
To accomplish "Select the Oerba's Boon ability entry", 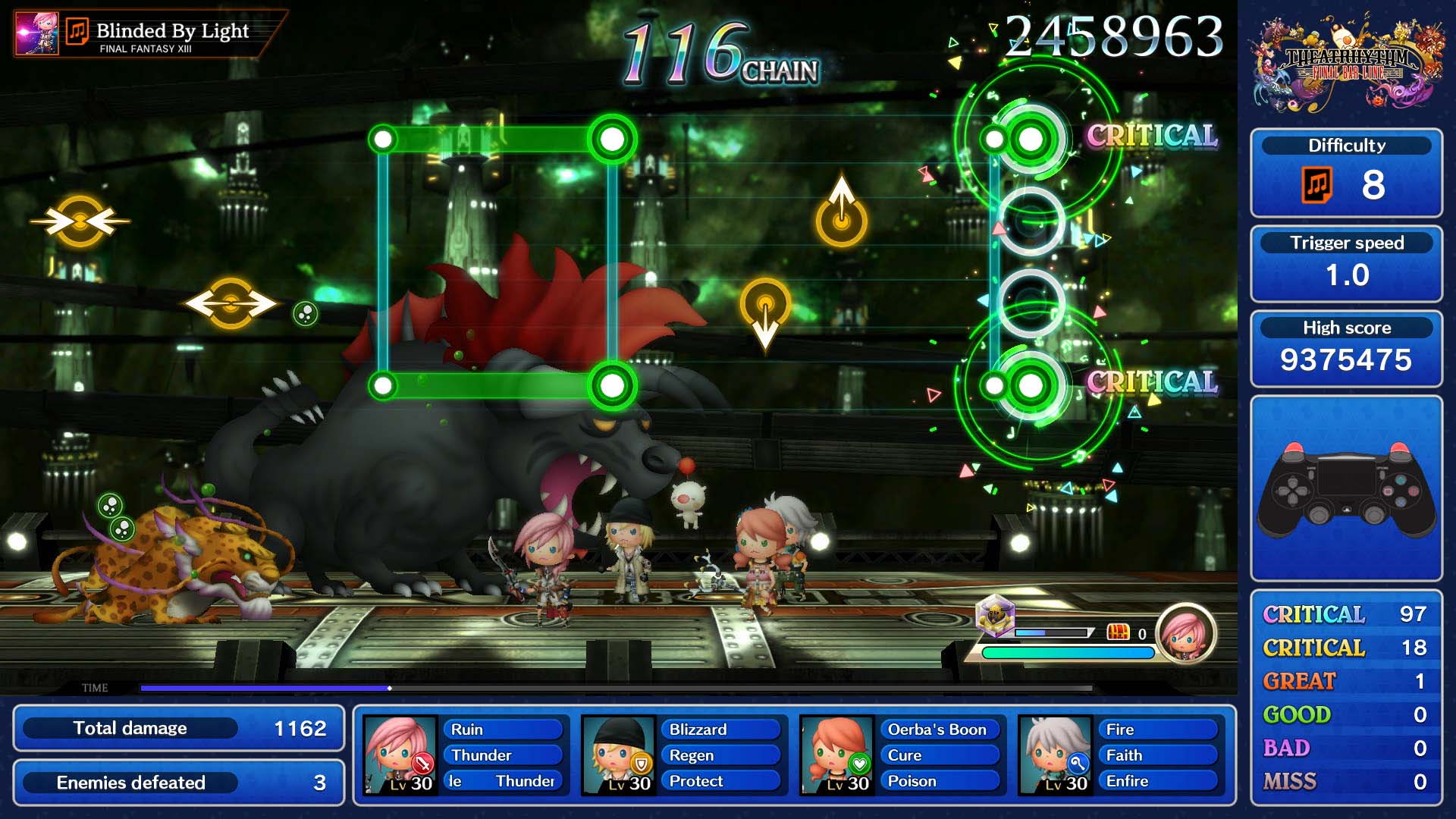I will coord(940,730).
